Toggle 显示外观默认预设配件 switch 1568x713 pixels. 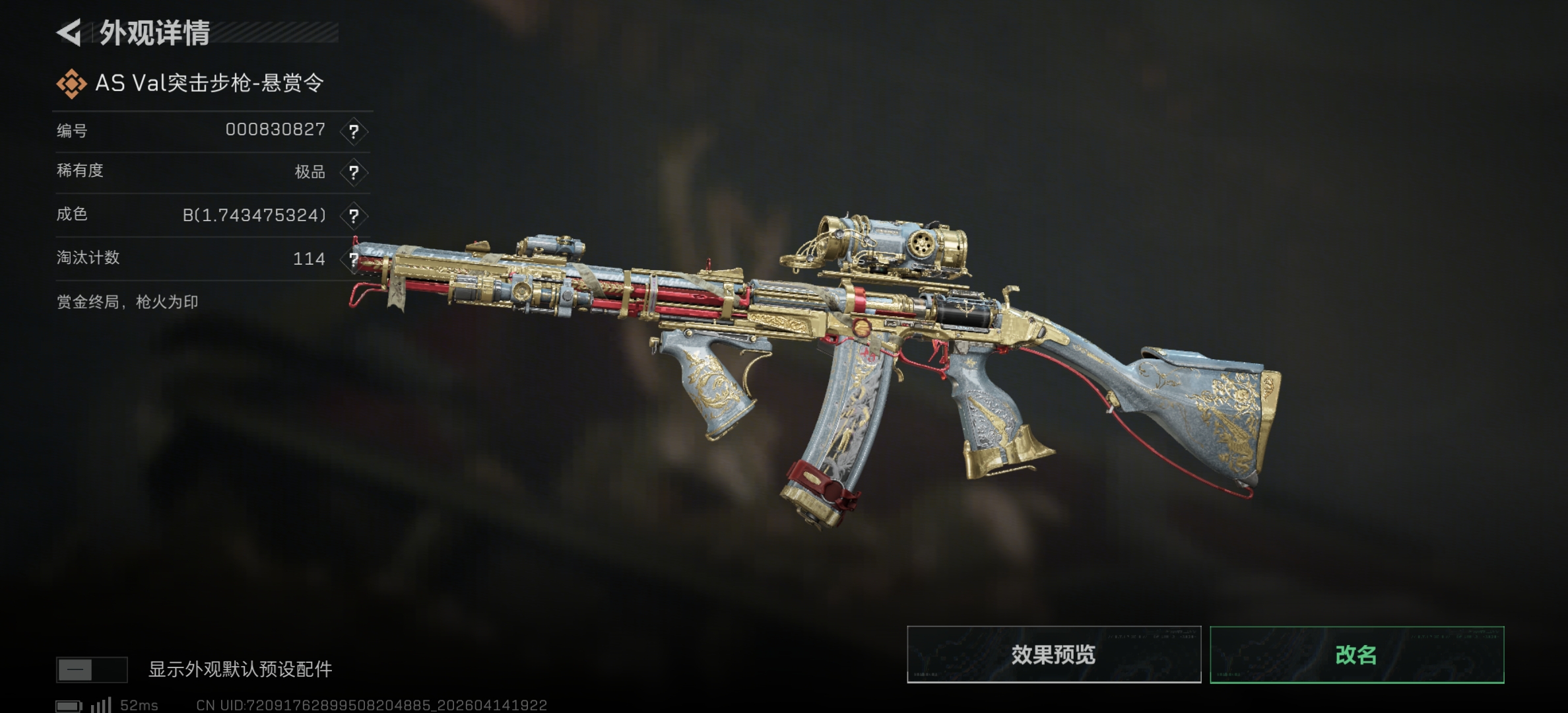(x=91, y=670)
